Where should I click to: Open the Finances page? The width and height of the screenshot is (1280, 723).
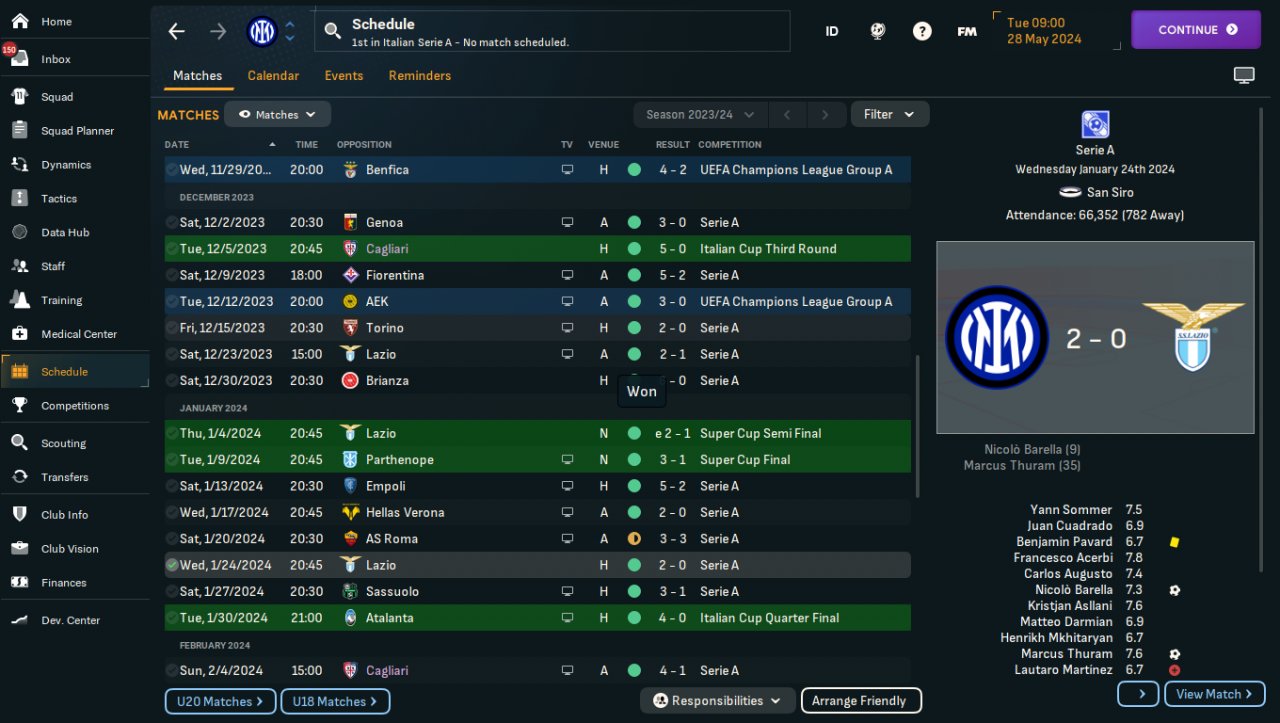click(x=64, y=583)
